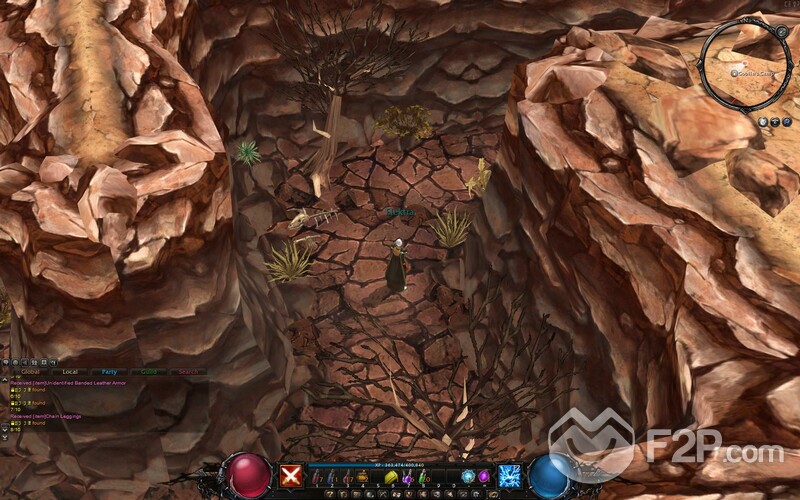Open the Party chat tab
Viewport: 800px width, 500px height.
pos(109,372)
